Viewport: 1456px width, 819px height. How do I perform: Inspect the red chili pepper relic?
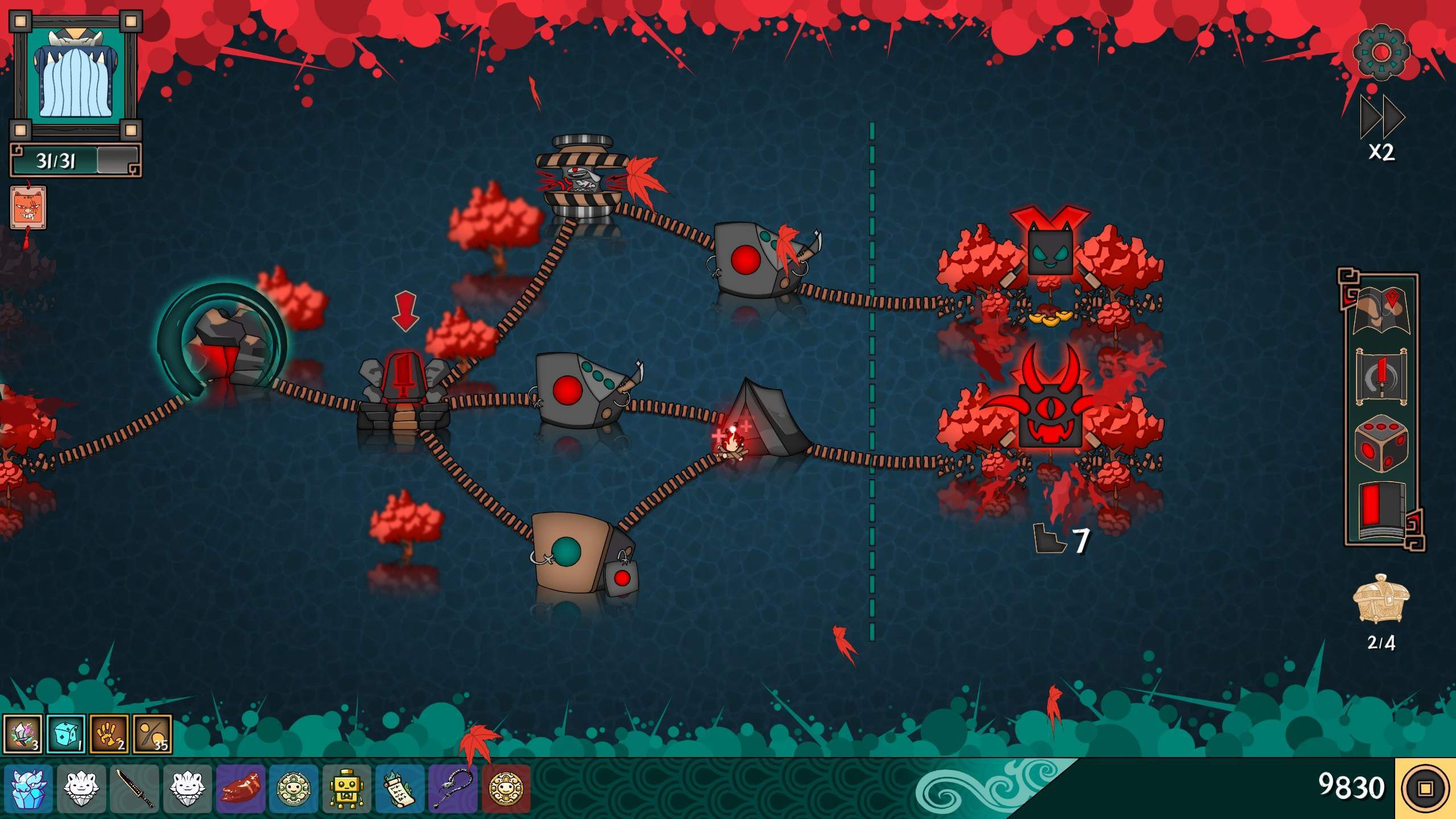point(241,788)
